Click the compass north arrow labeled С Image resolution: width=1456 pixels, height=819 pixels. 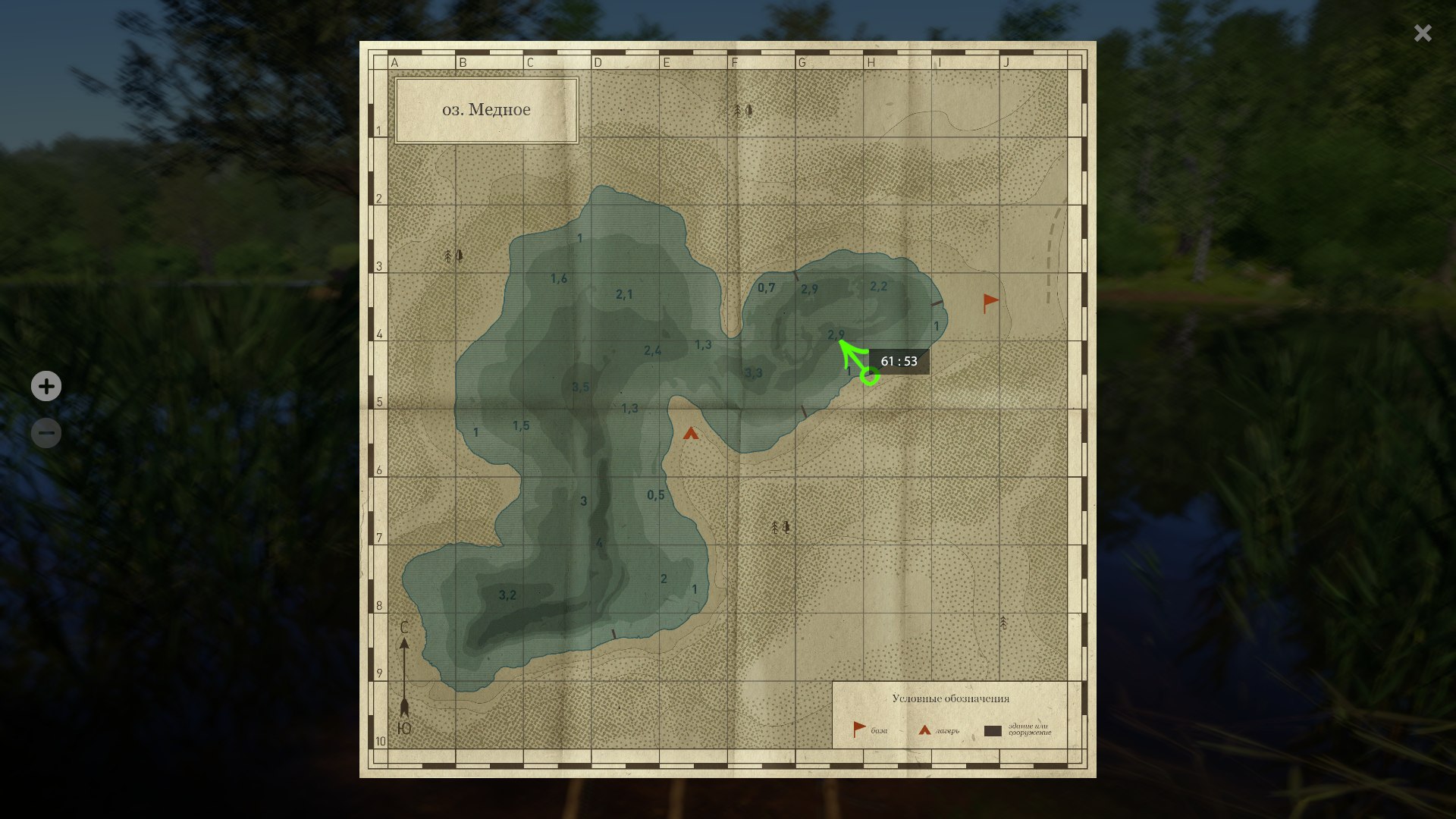click(x=405, y=641)
